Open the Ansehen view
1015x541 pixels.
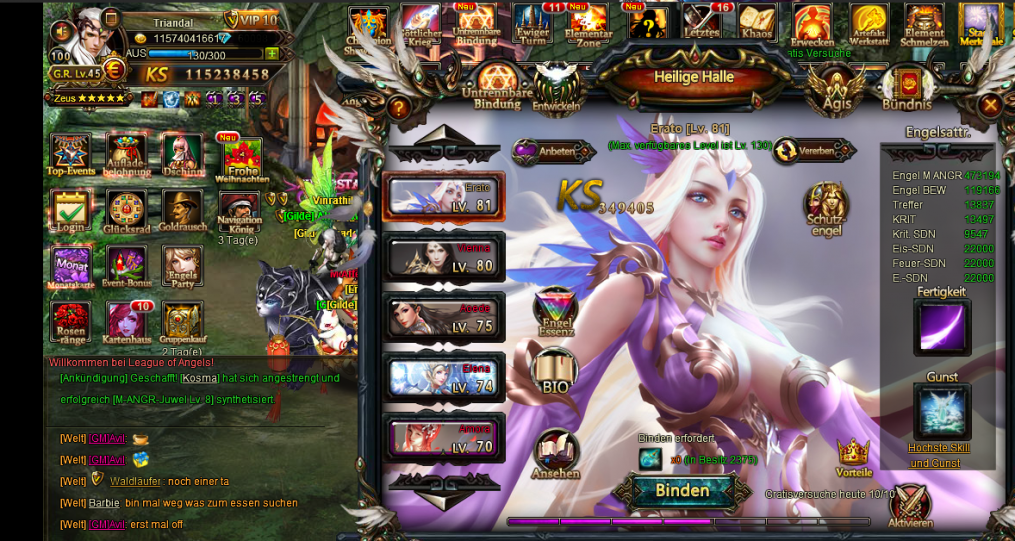[x=556, y=453]
